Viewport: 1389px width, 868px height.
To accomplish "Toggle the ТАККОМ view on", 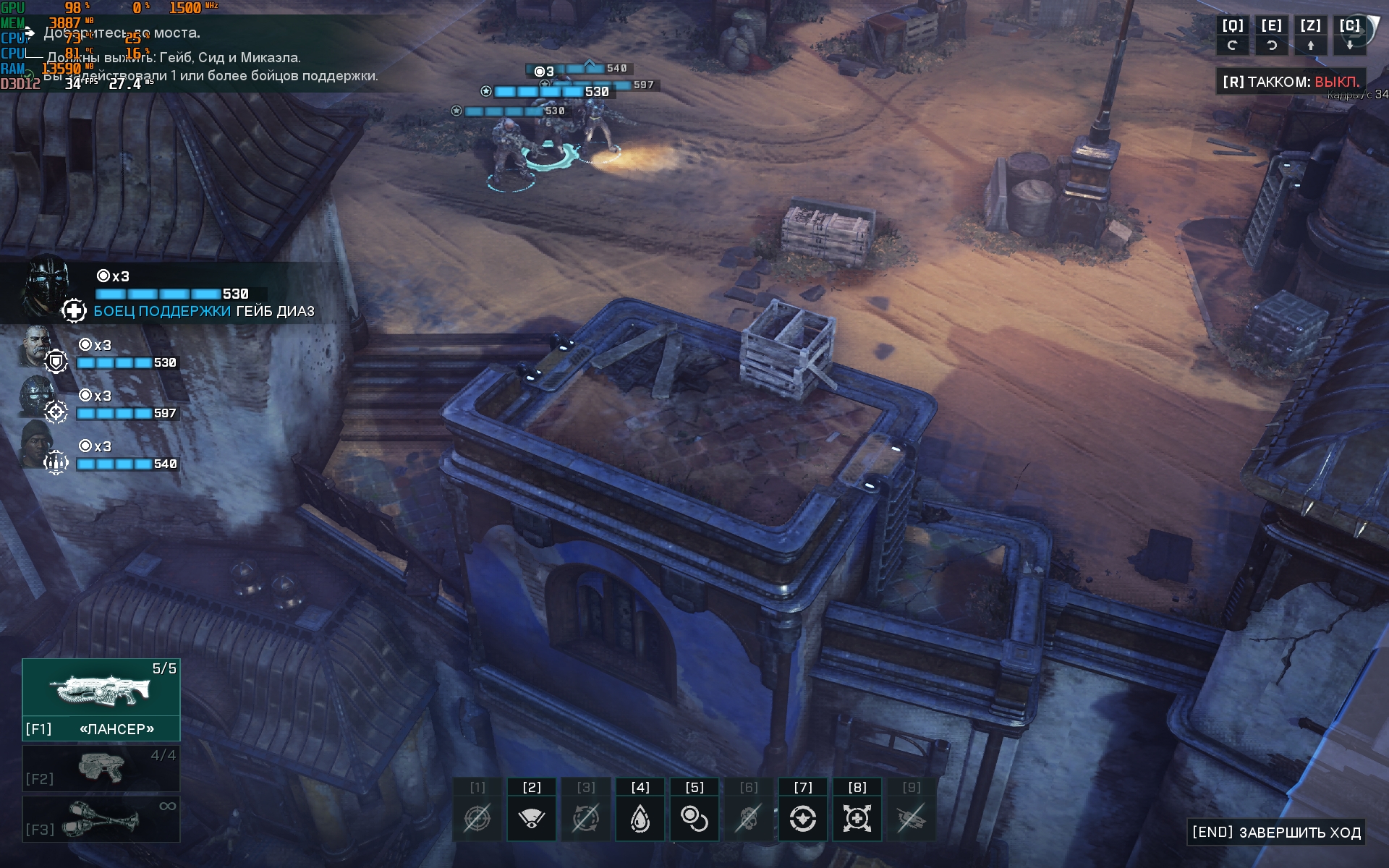I will pos(1291,82).
